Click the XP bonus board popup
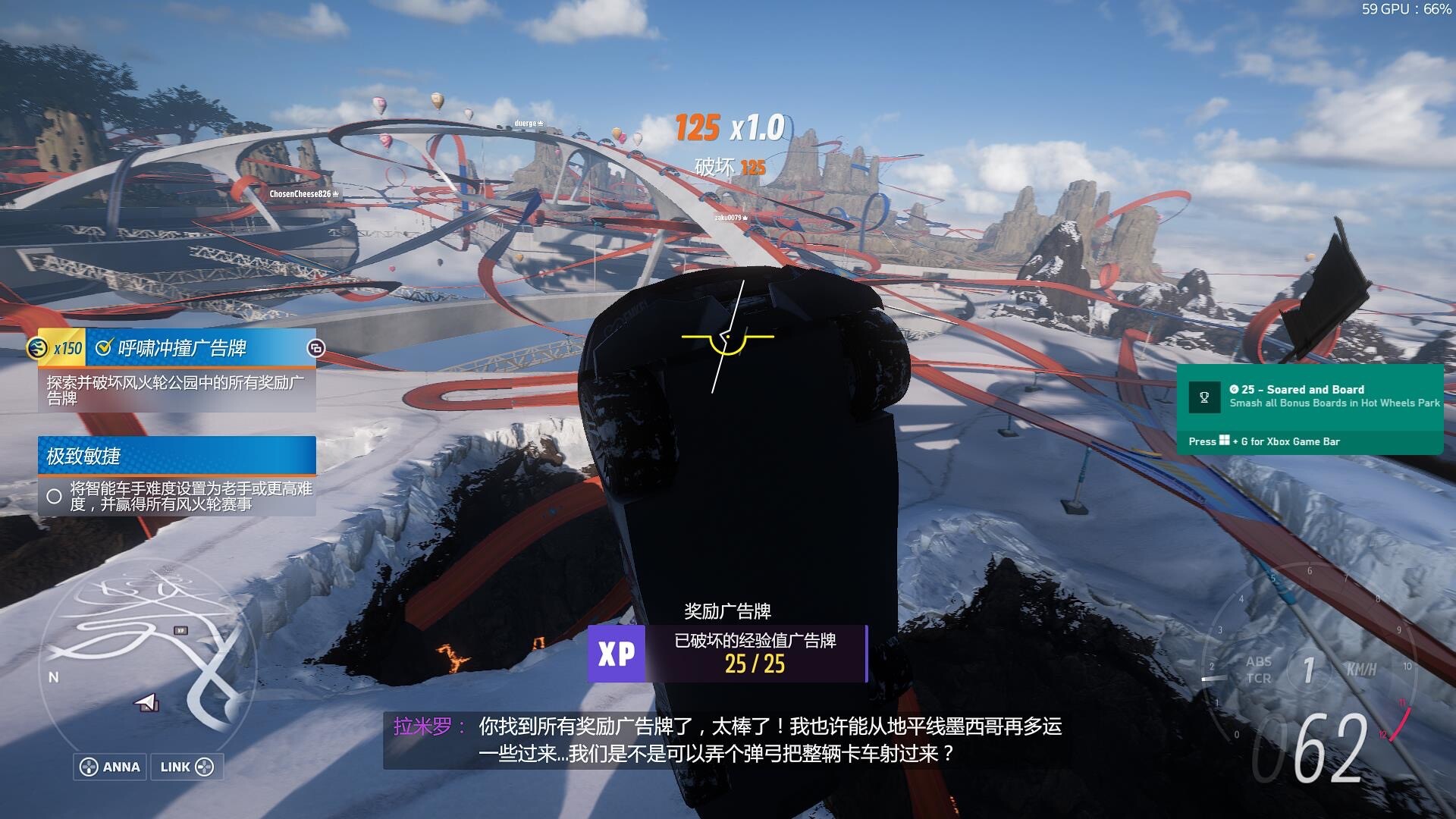1456x819 pixels. tap(727, 653)
